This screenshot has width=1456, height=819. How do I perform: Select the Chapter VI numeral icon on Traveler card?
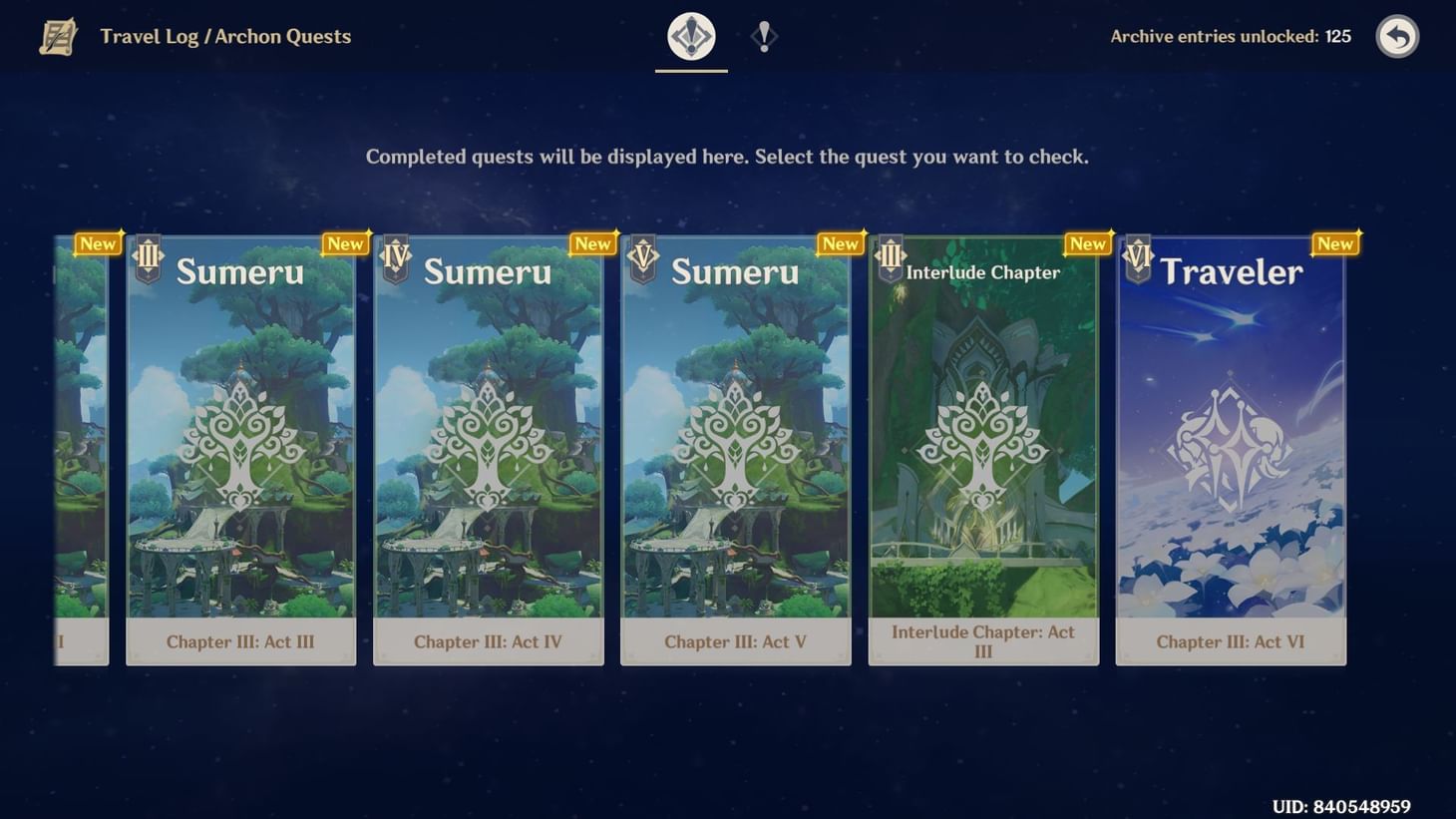click(x=1137, y=257)
